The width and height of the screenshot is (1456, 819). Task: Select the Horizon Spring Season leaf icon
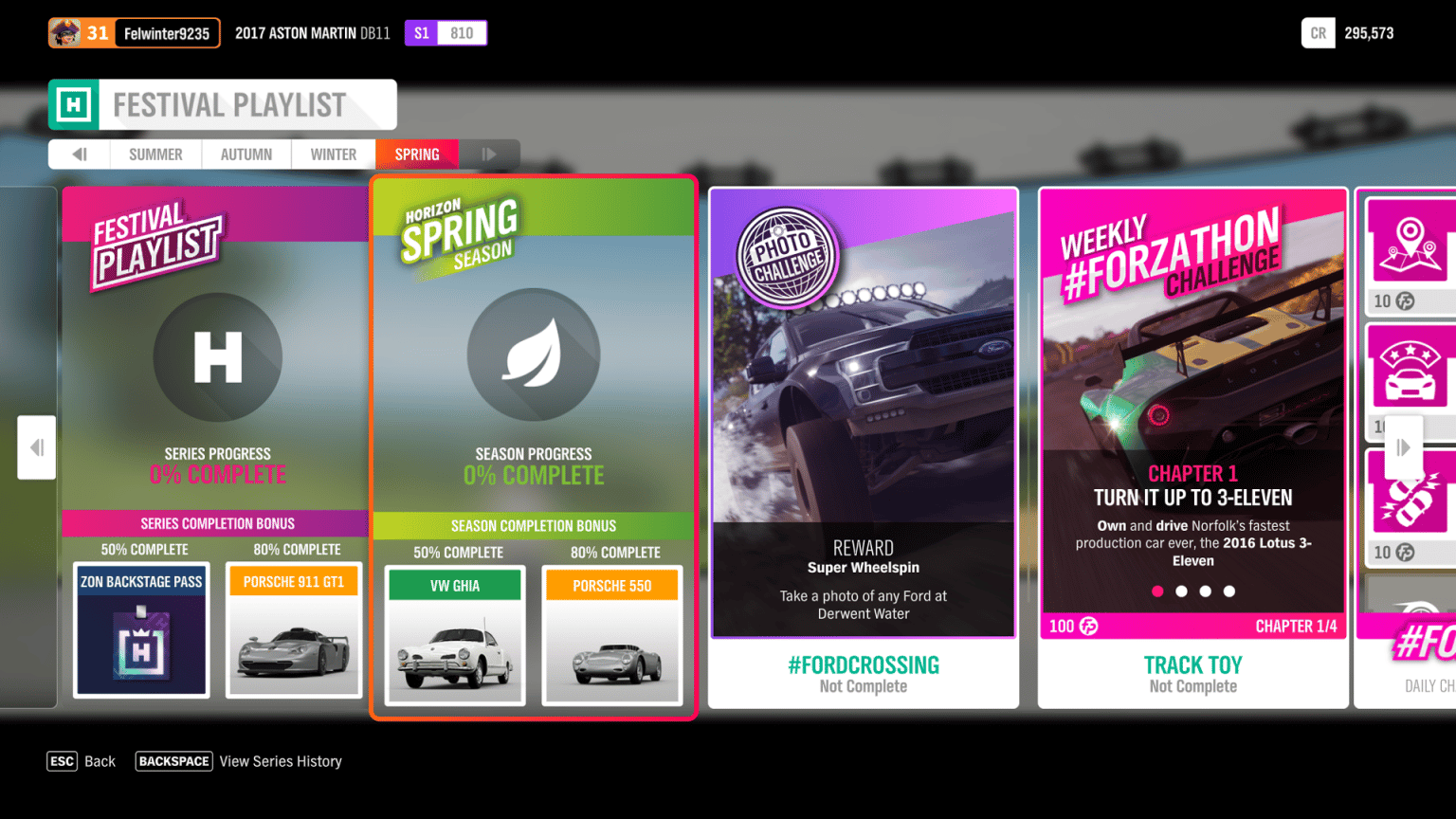(534, 355)
